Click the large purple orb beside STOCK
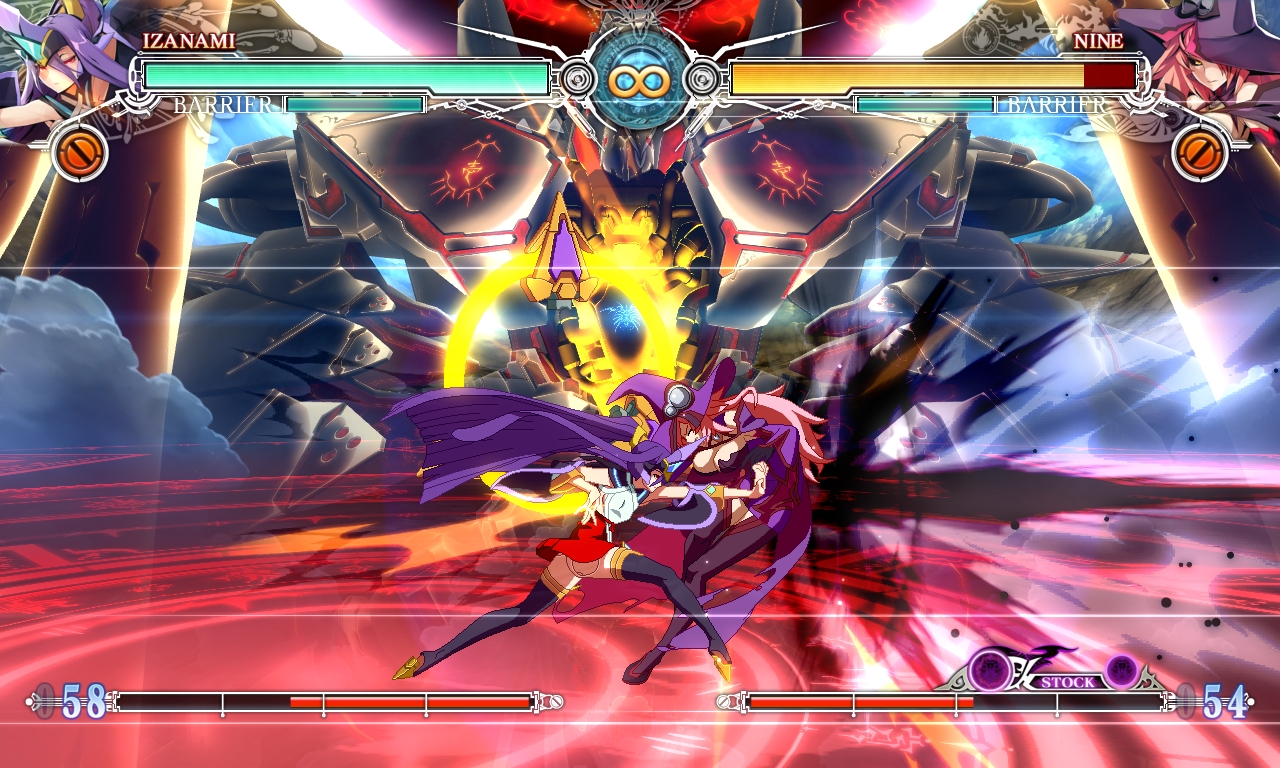The height and width of the screenshot is (768, 1280). click(x=992, y=668)
